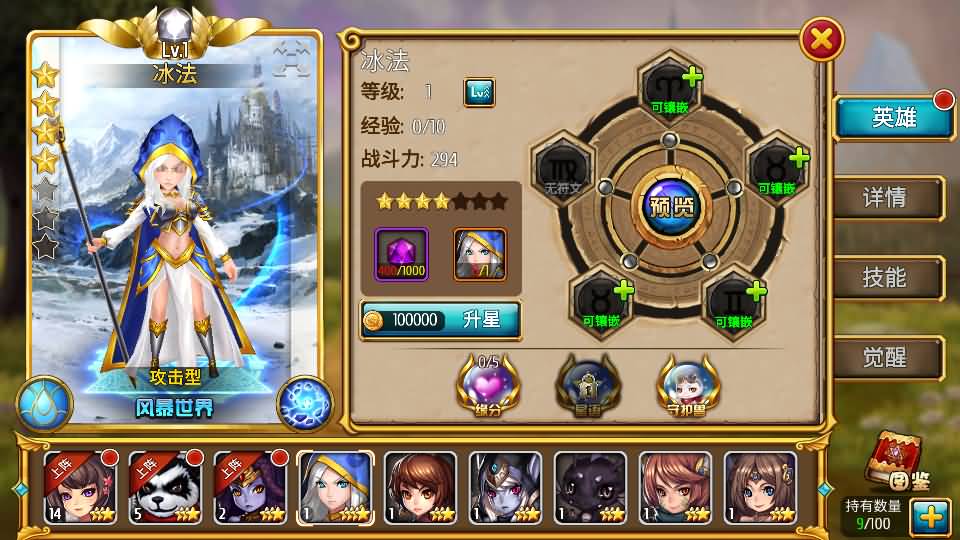Close the hero panel with the X
The height and width of the screenshot is (540, 960).
[x=822, y=40]
